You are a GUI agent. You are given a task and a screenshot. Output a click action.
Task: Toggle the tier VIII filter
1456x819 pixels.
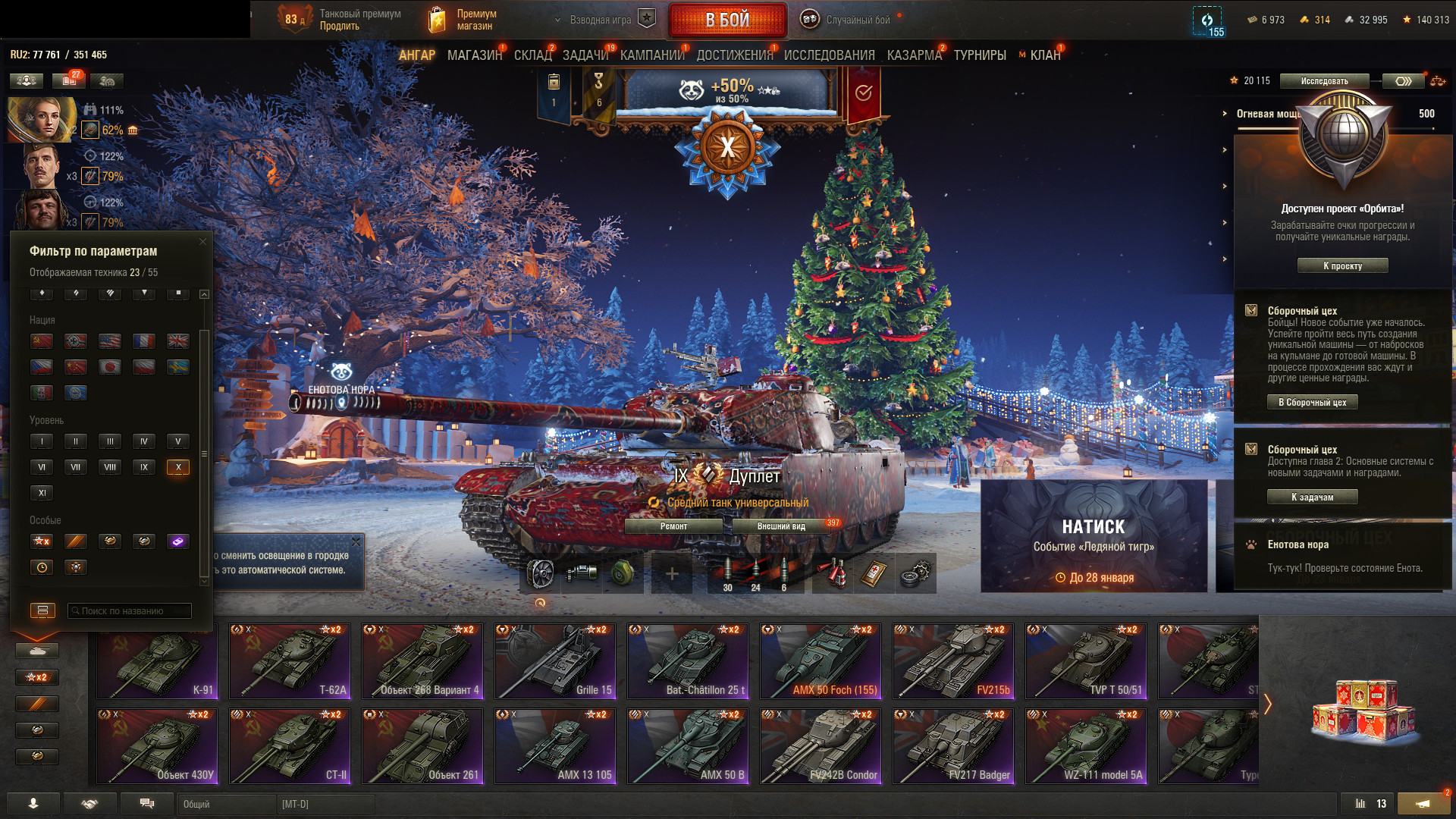110,467
